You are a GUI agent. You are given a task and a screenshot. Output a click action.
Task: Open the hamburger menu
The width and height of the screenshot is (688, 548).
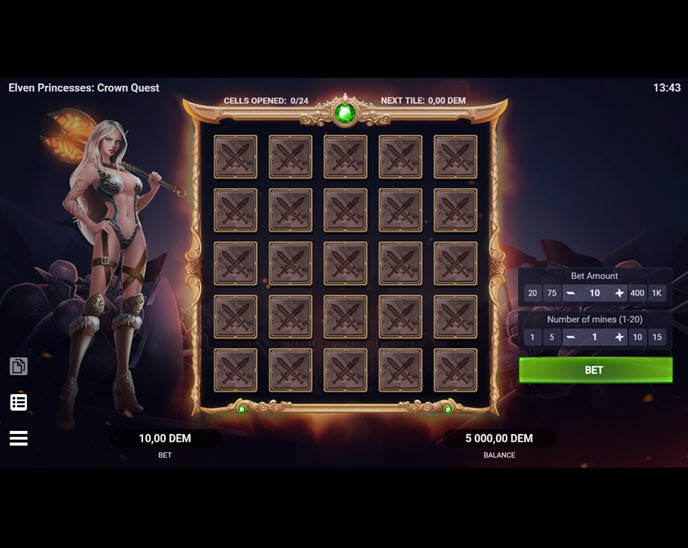(x=18, y=438)
